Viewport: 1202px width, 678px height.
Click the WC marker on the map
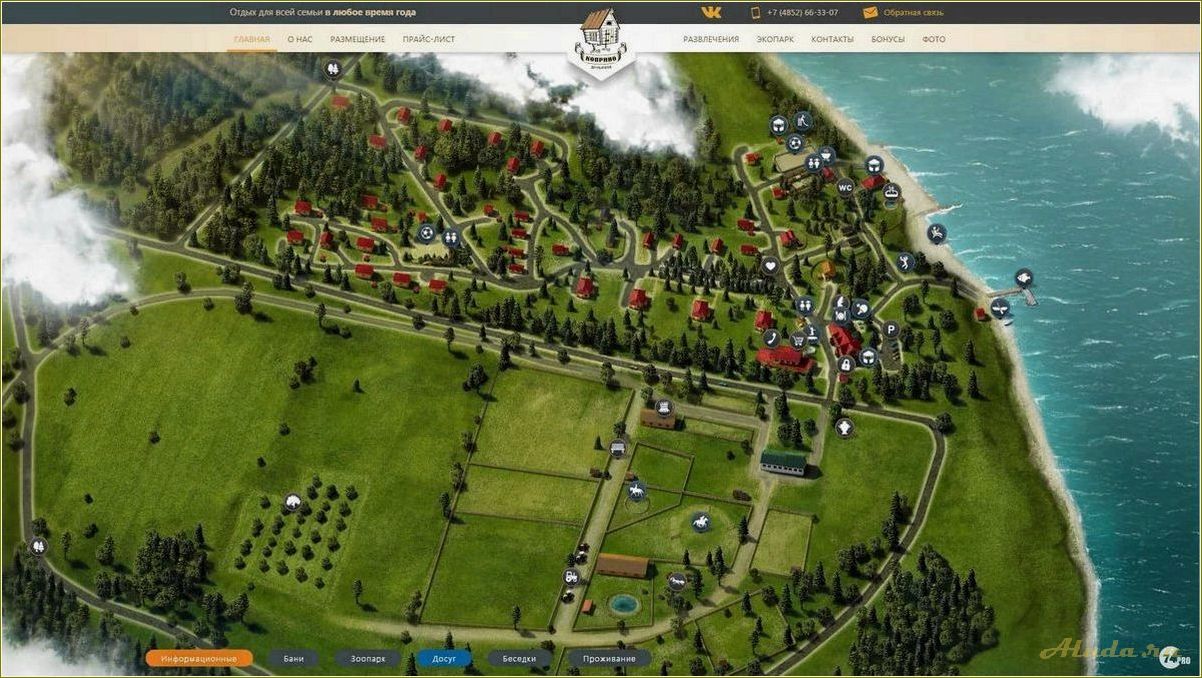point(845,186)
